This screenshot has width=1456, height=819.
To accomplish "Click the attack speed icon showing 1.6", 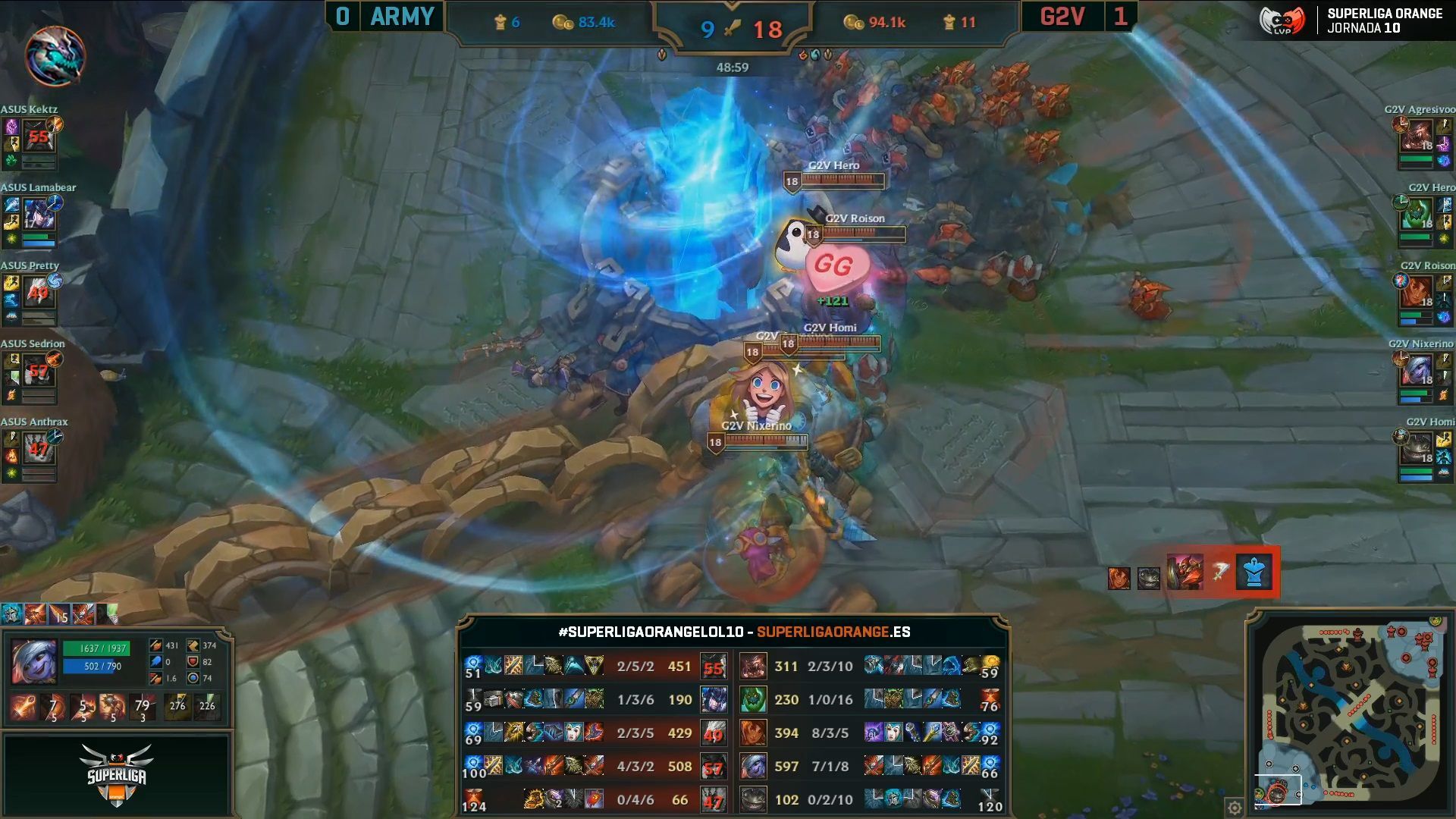I will (x=156, y=679).
